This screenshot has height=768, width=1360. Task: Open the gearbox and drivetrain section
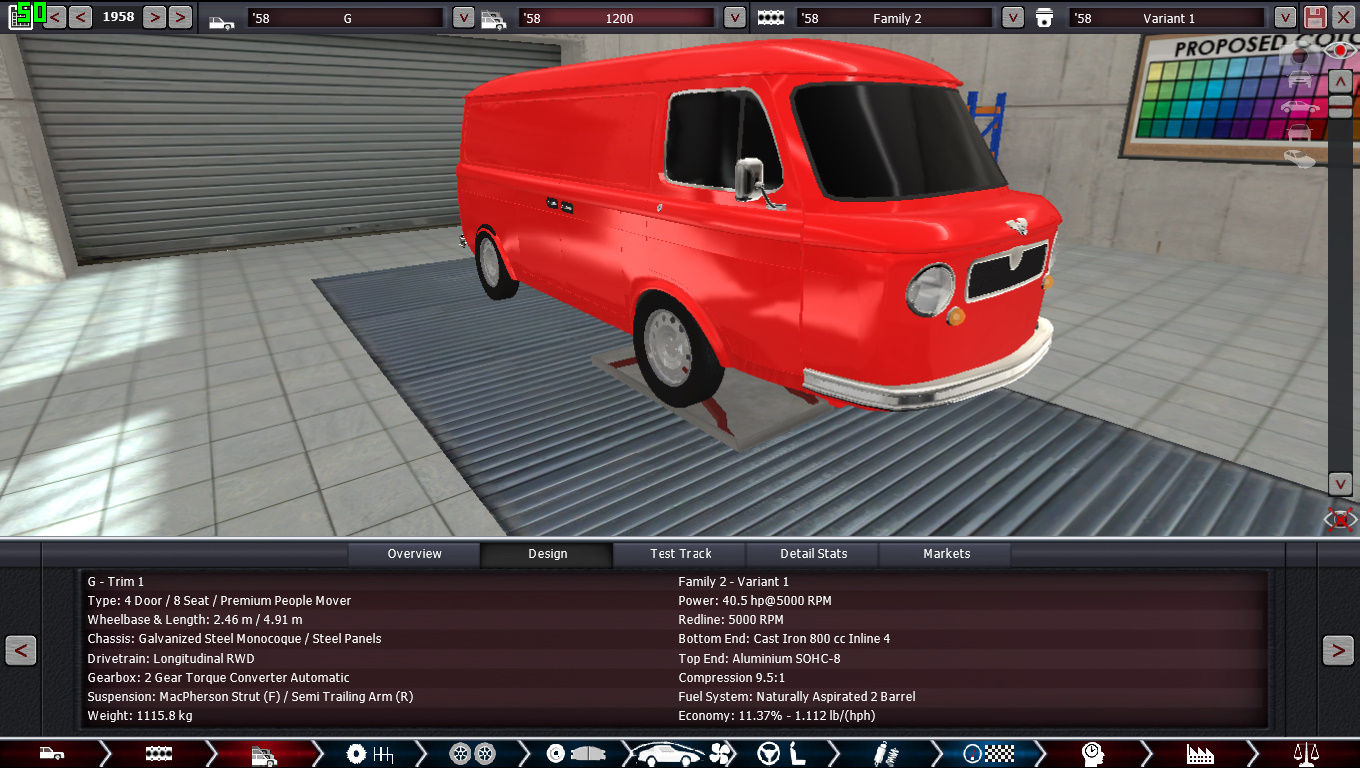tap(369, 754)
